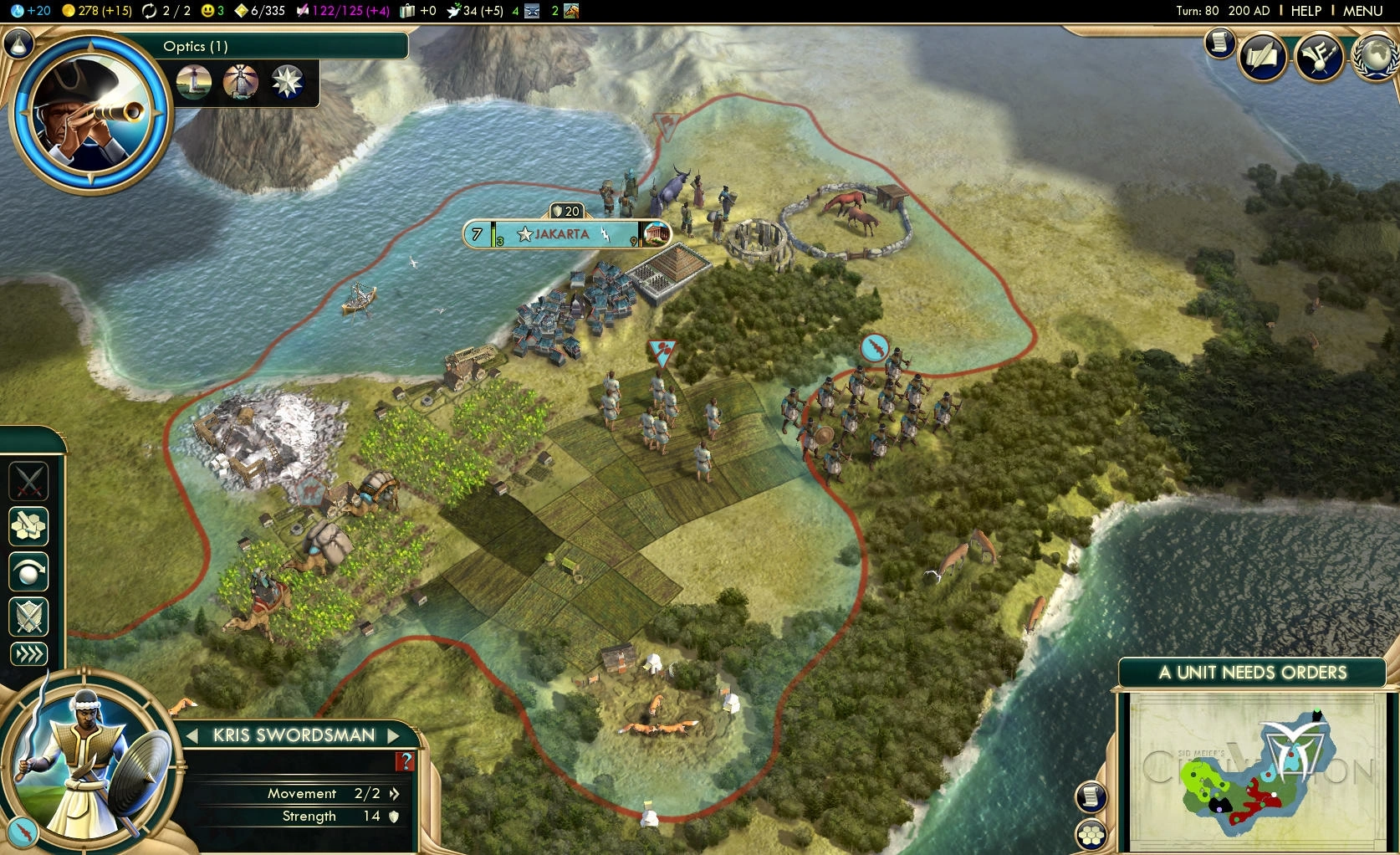This screenshot has height=855, width=1400.
Task: Open the advisors horn icon
Action: click(1320, 57)
